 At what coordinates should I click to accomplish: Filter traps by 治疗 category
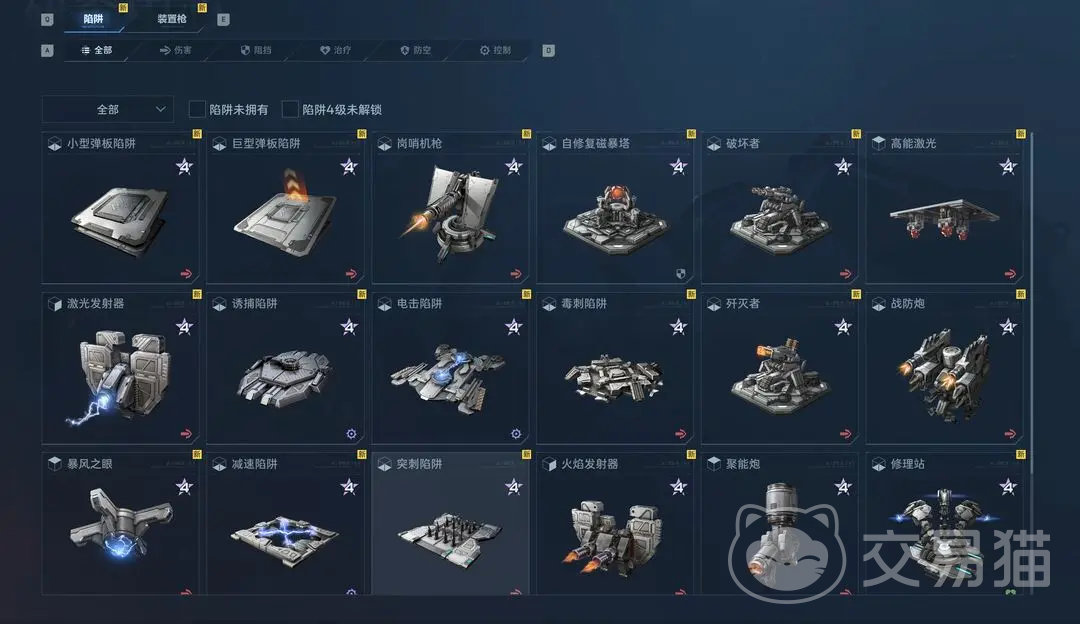coord(336,50)
